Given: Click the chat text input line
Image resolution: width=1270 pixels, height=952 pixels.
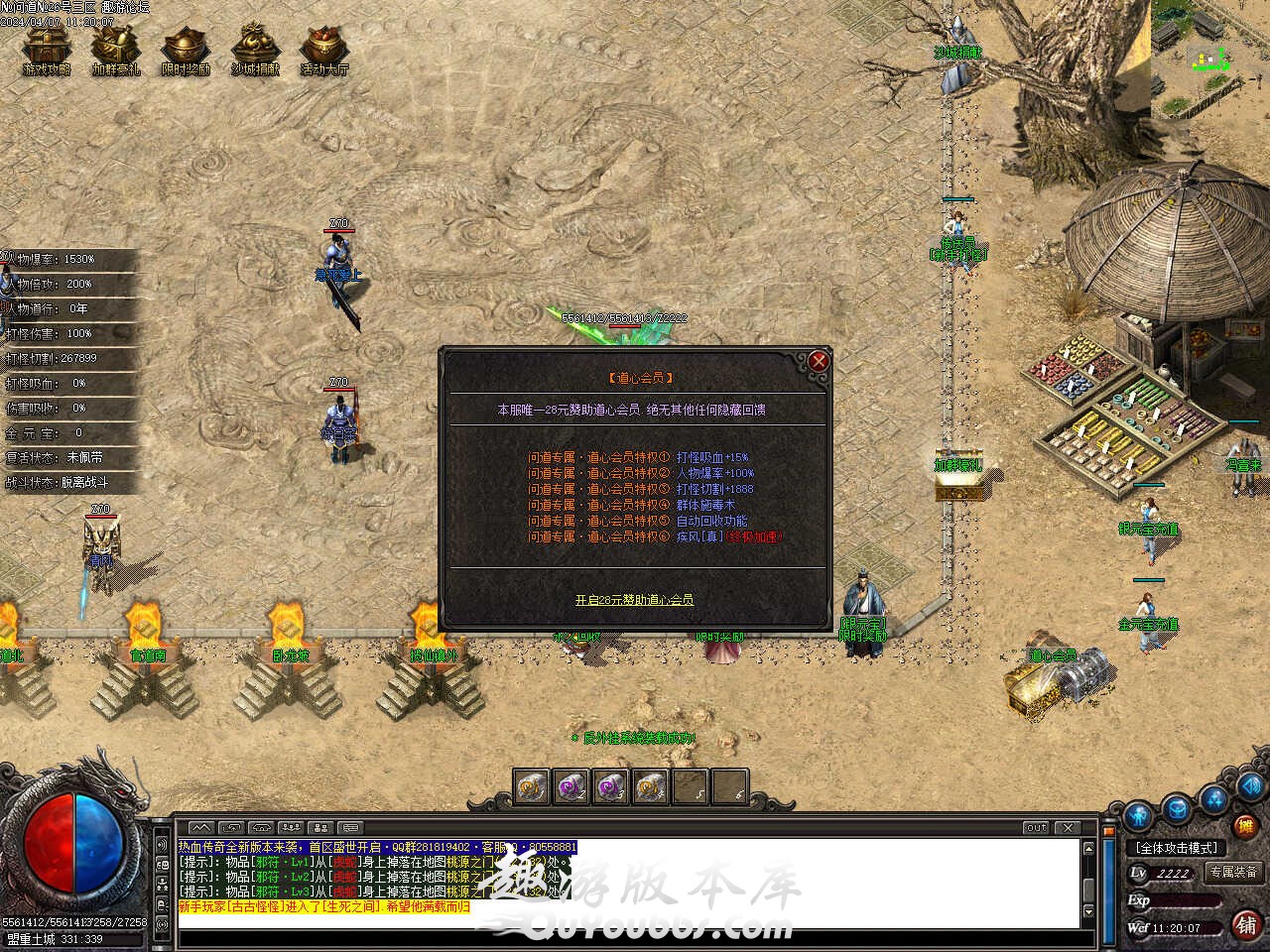Looking at the screenshot, I should tap(625, 922).
